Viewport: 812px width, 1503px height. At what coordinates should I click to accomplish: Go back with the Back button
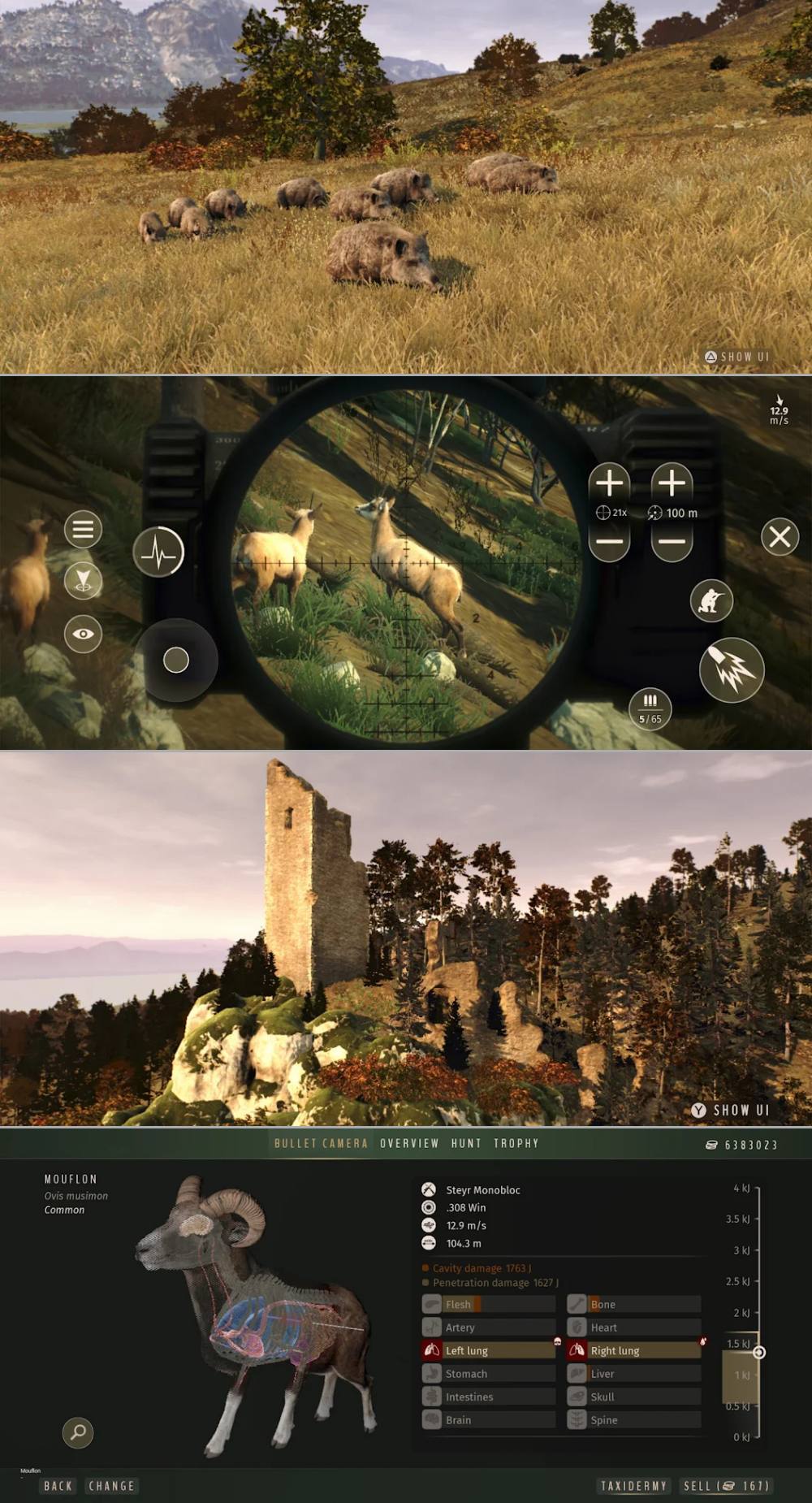58,1486
